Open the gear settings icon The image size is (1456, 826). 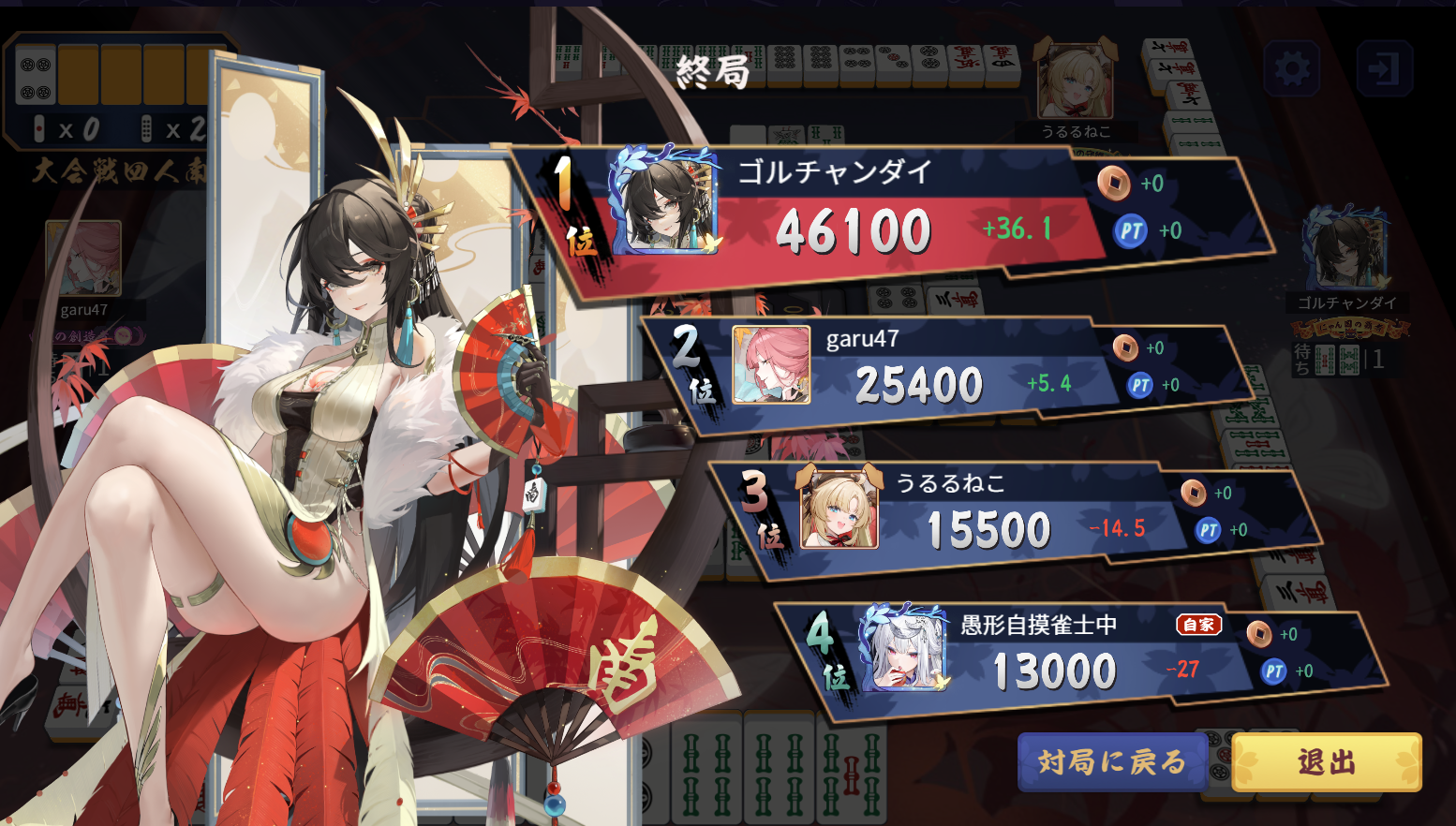1292,68
